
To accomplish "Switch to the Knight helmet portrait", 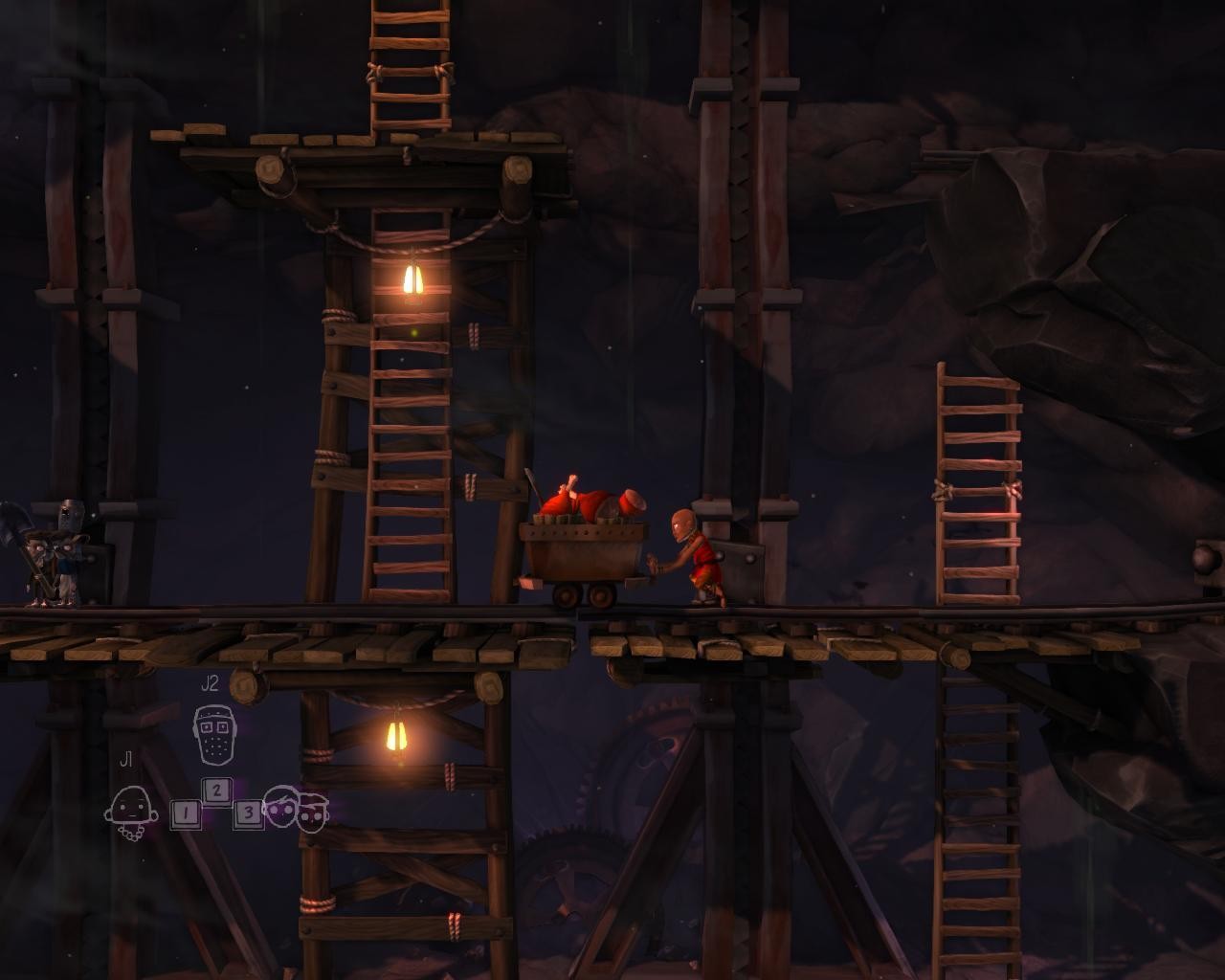I will 213,734.
